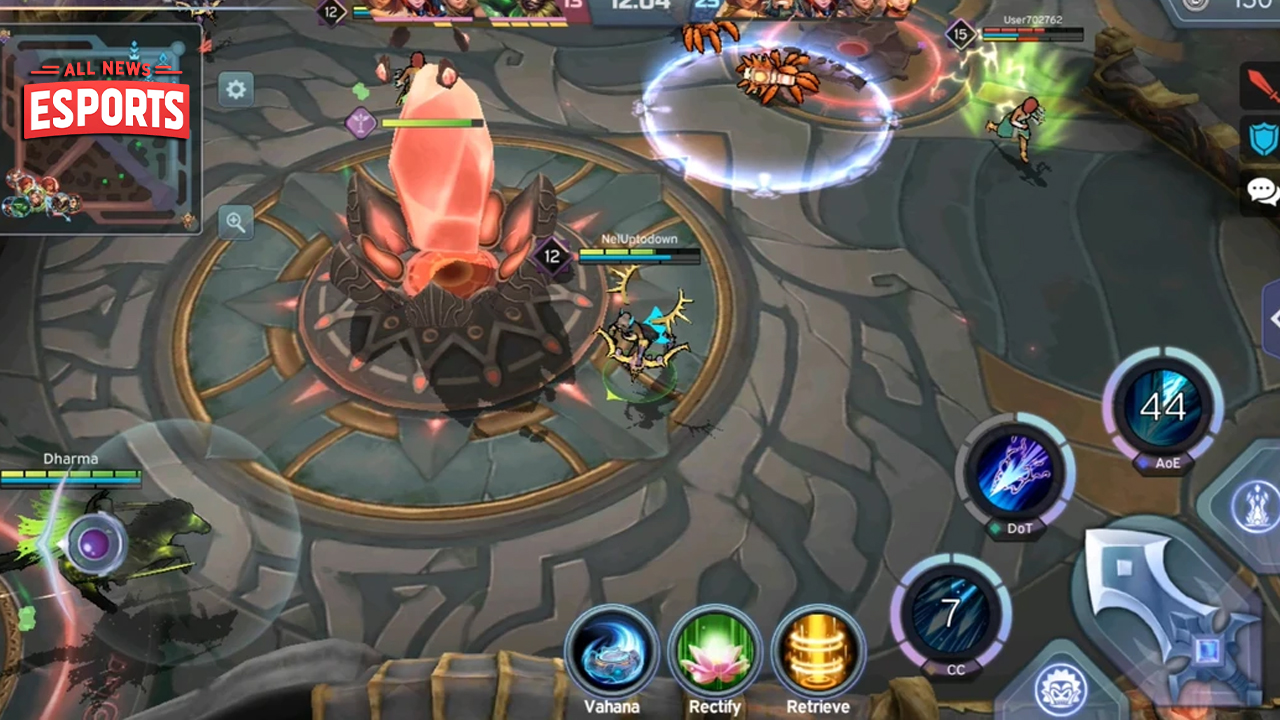Cast the CC skill on cooldown
Screen dimensions: 1280x720
pyautogui.click(x=951, y=610)
